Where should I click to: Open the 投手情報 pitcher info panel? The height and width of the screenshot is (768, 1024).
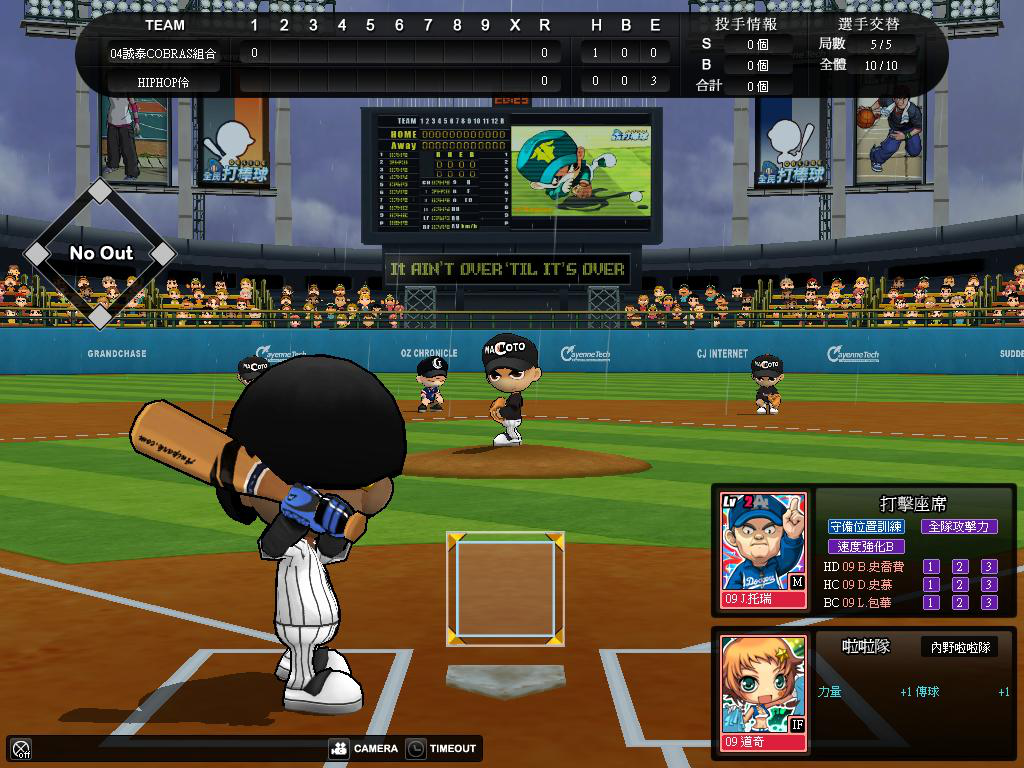(746, 24)
